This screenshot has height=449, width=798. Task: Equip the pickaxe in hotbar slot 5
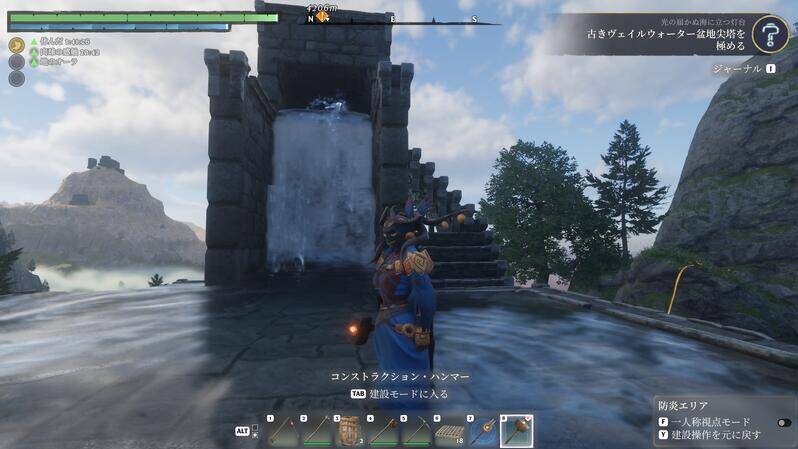coord(416,431)
